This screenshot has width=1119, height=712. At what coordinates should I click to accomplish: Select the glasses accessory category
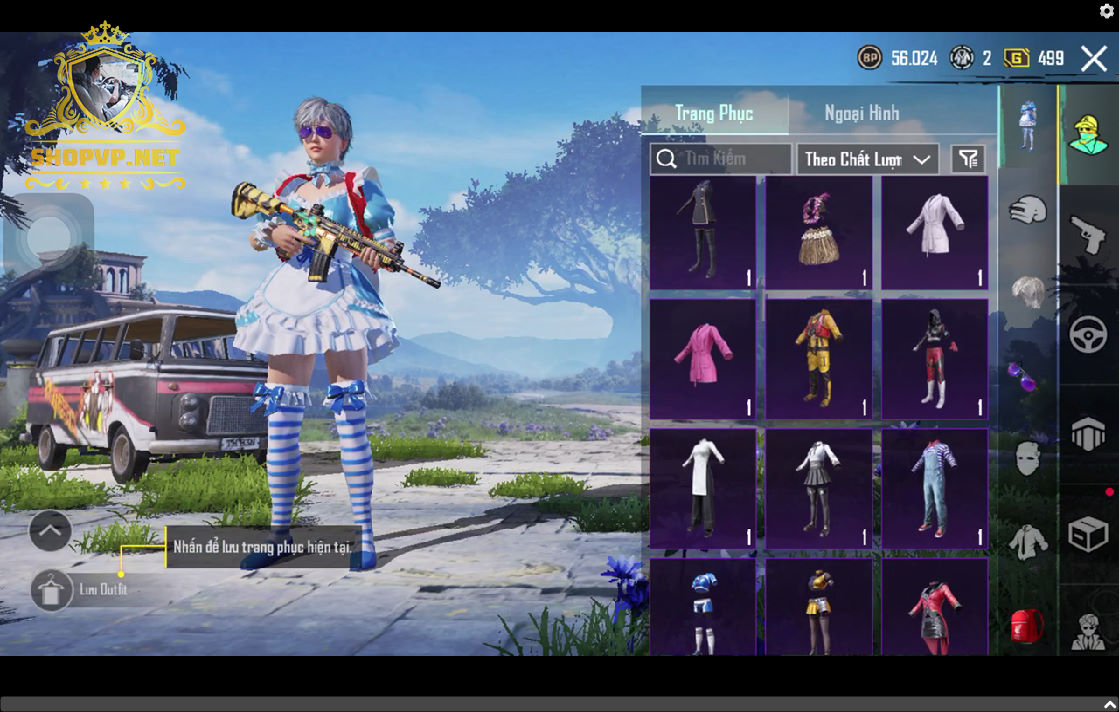(1027, 376)
